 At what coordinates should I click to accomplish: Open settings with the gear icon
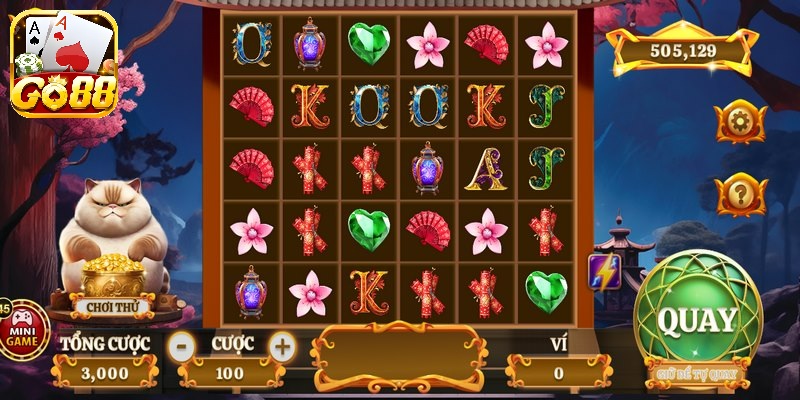pos(742,122)
